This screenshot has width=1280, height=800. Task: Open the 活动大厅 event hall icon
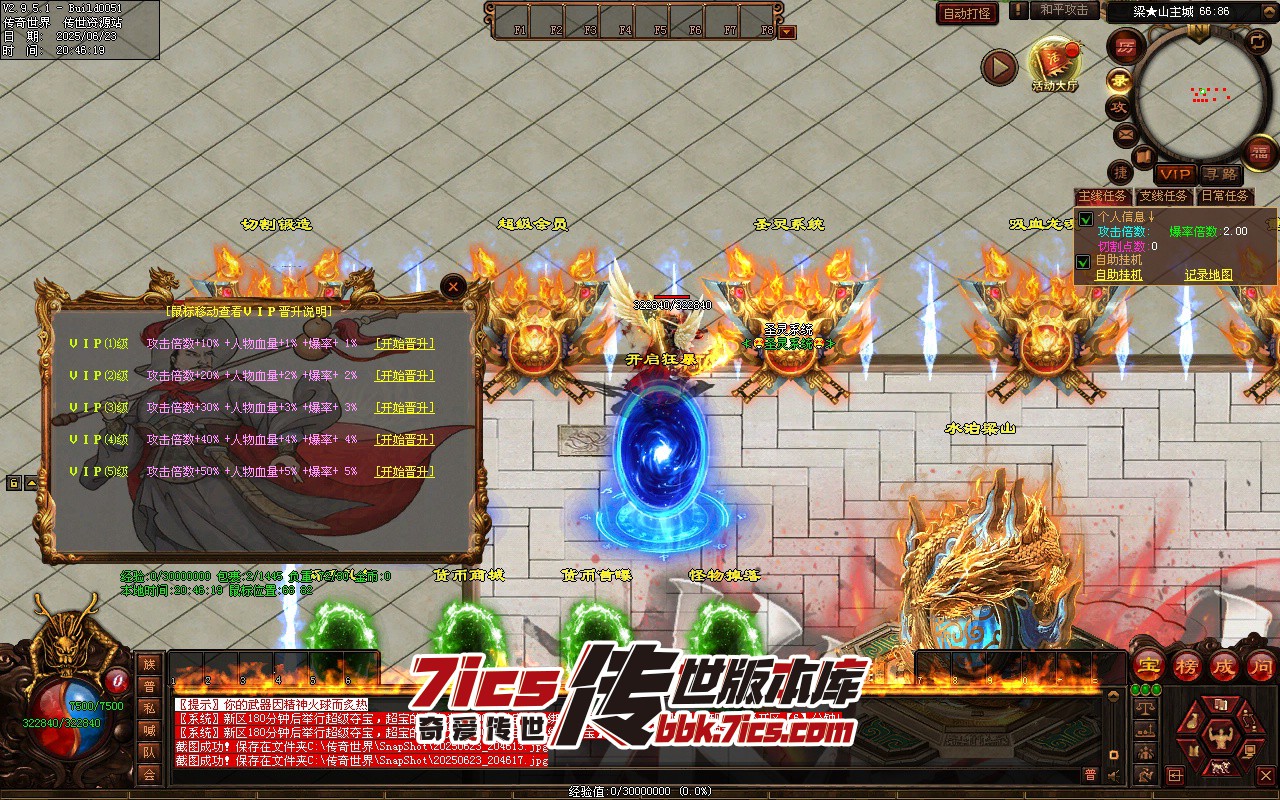point(1055,62)
